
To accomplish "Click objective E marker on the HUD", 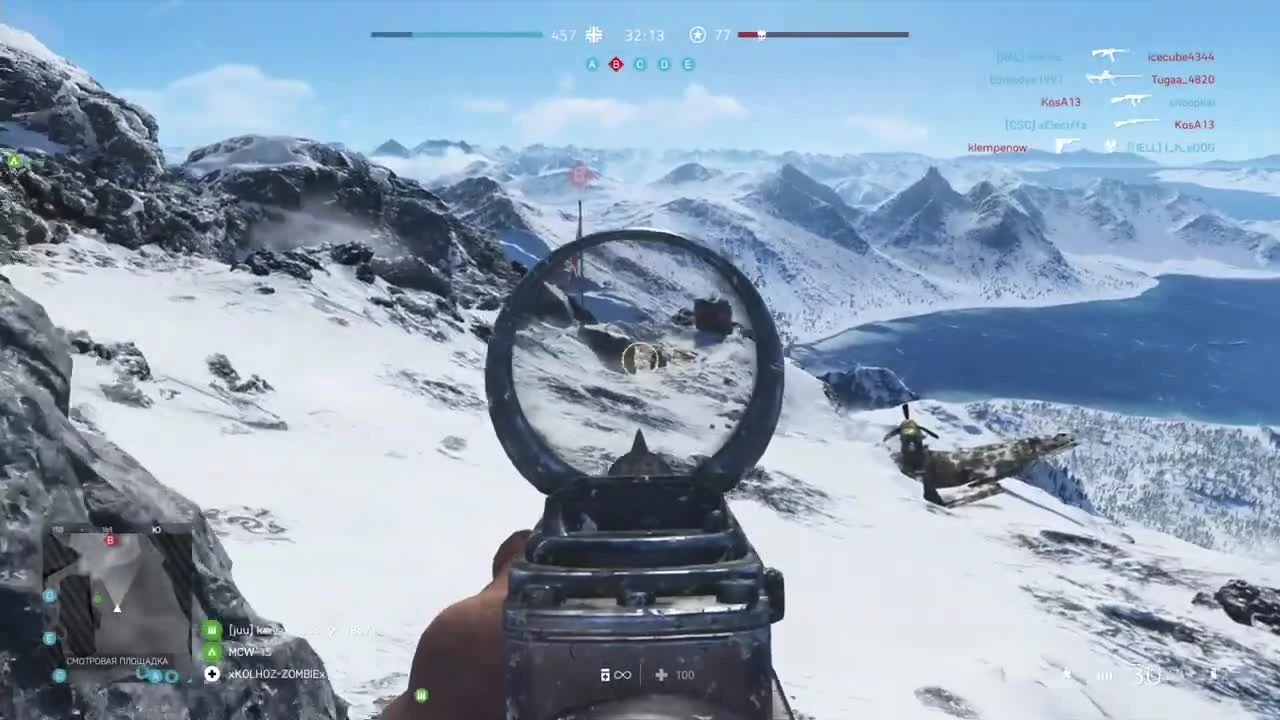I will click(x=687, y=64).
